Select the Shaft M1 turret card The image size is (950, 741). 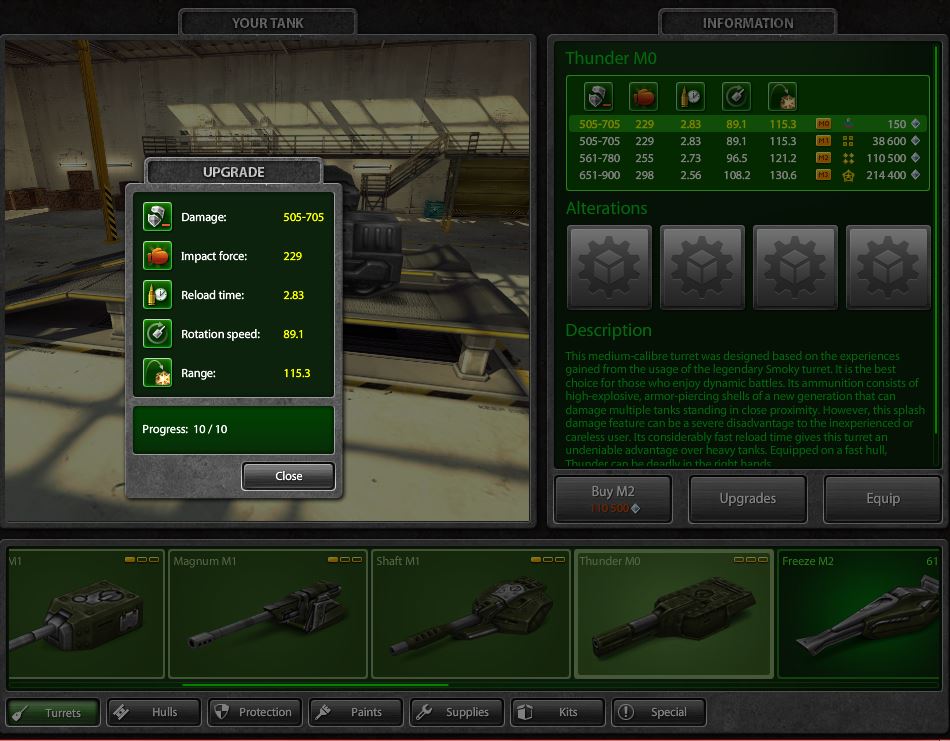[469, 613]
